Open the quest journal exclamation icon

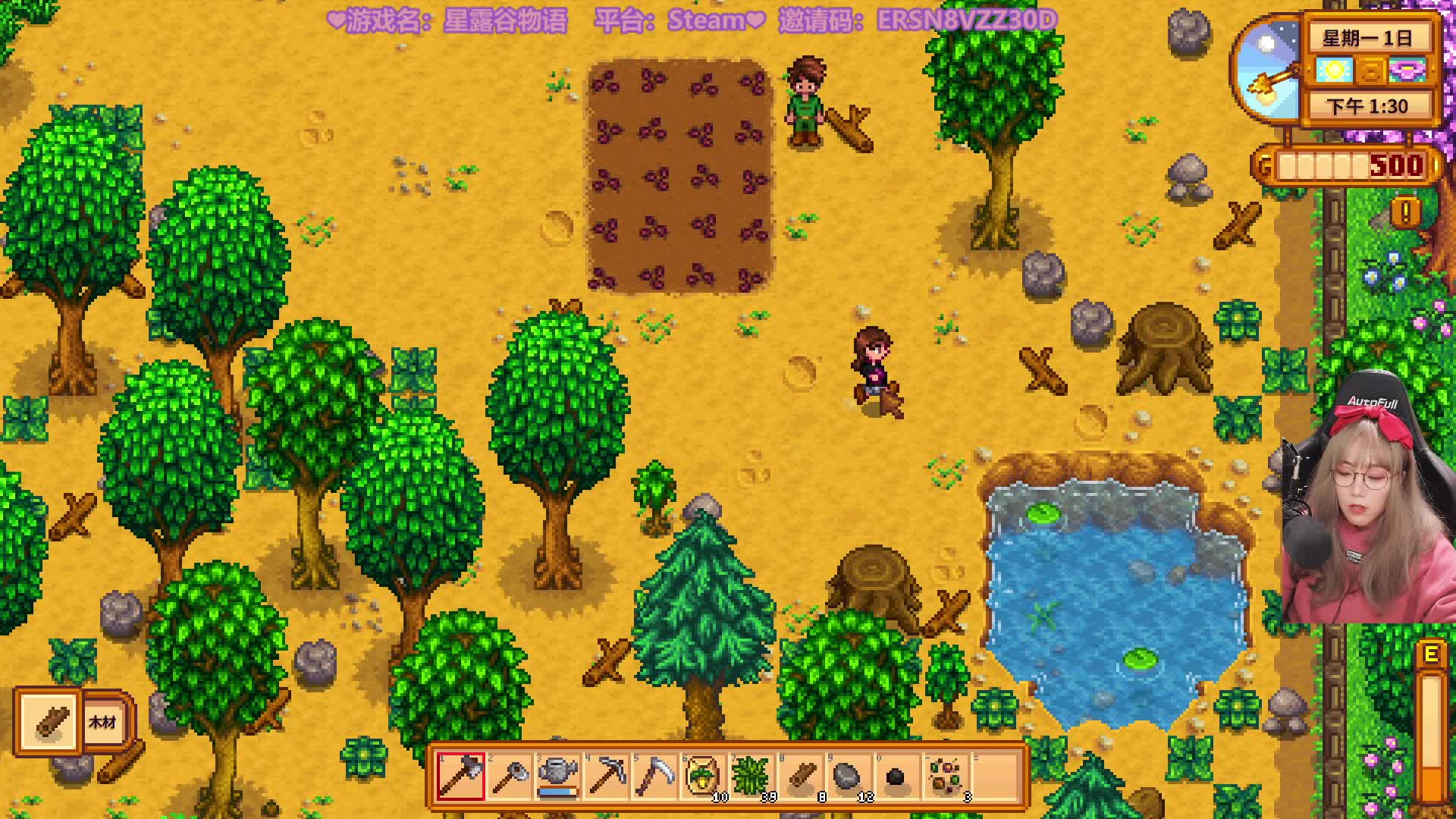(x=1405, y=212)
